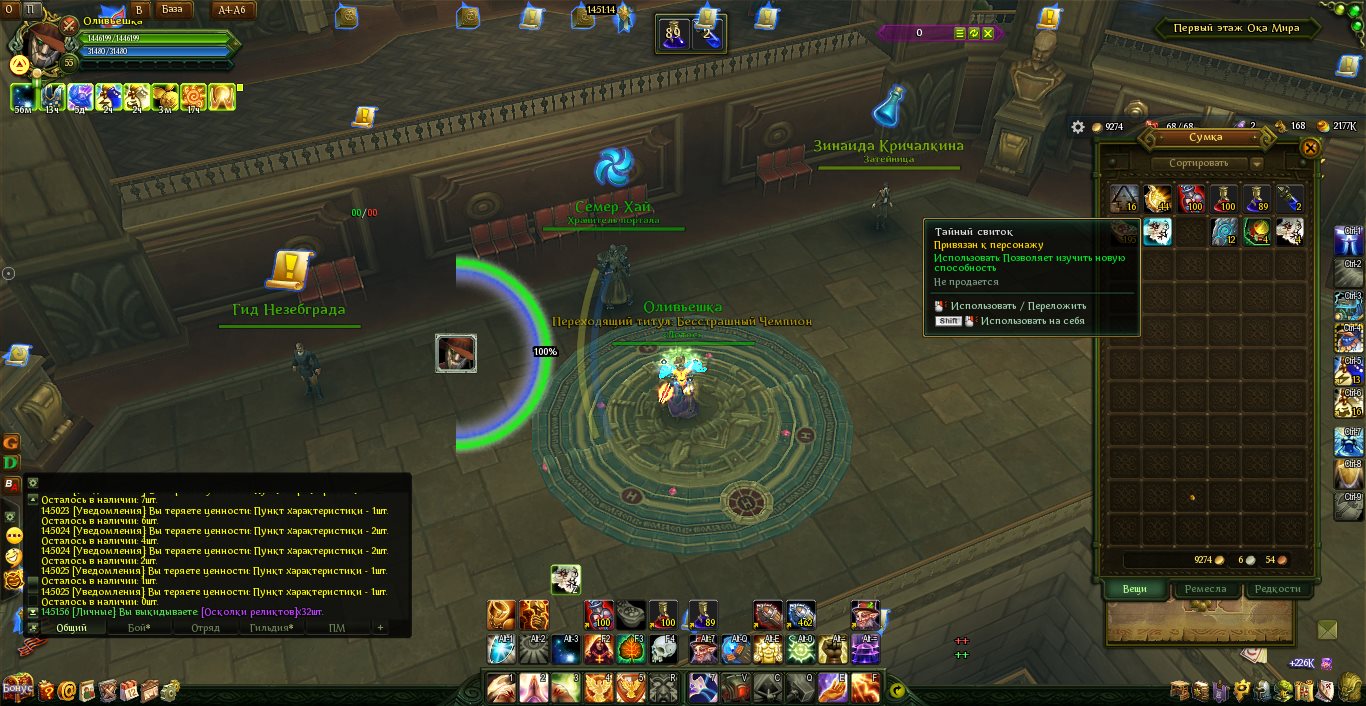Image resolution: width=1366 pixels, height=706 pixels.
Task: Open bag settings gear icon
Action: [1078, 127]
